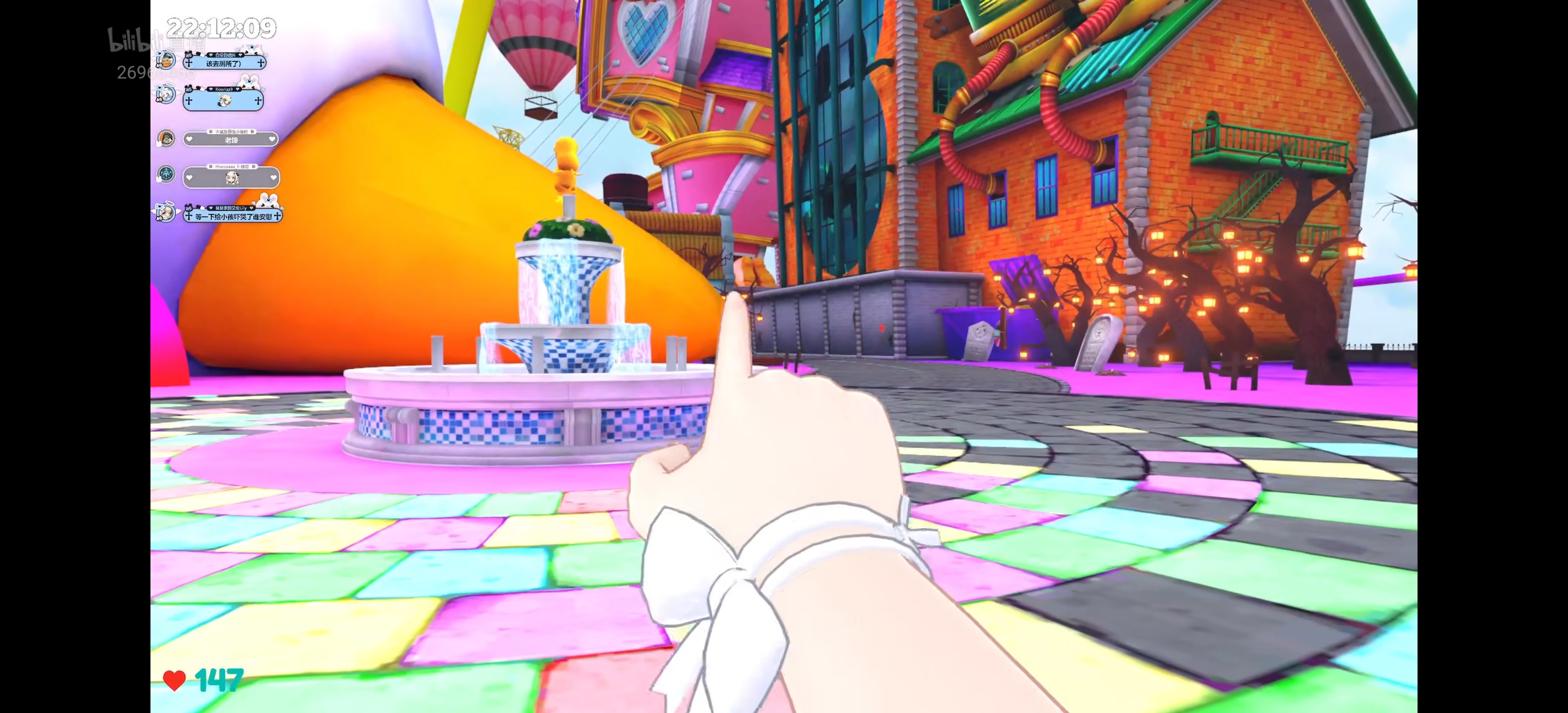Click the chat message reading 该去厕所了
This screenshot has height=713, width=1568.
pyautogui.click(x=224, y=63)
